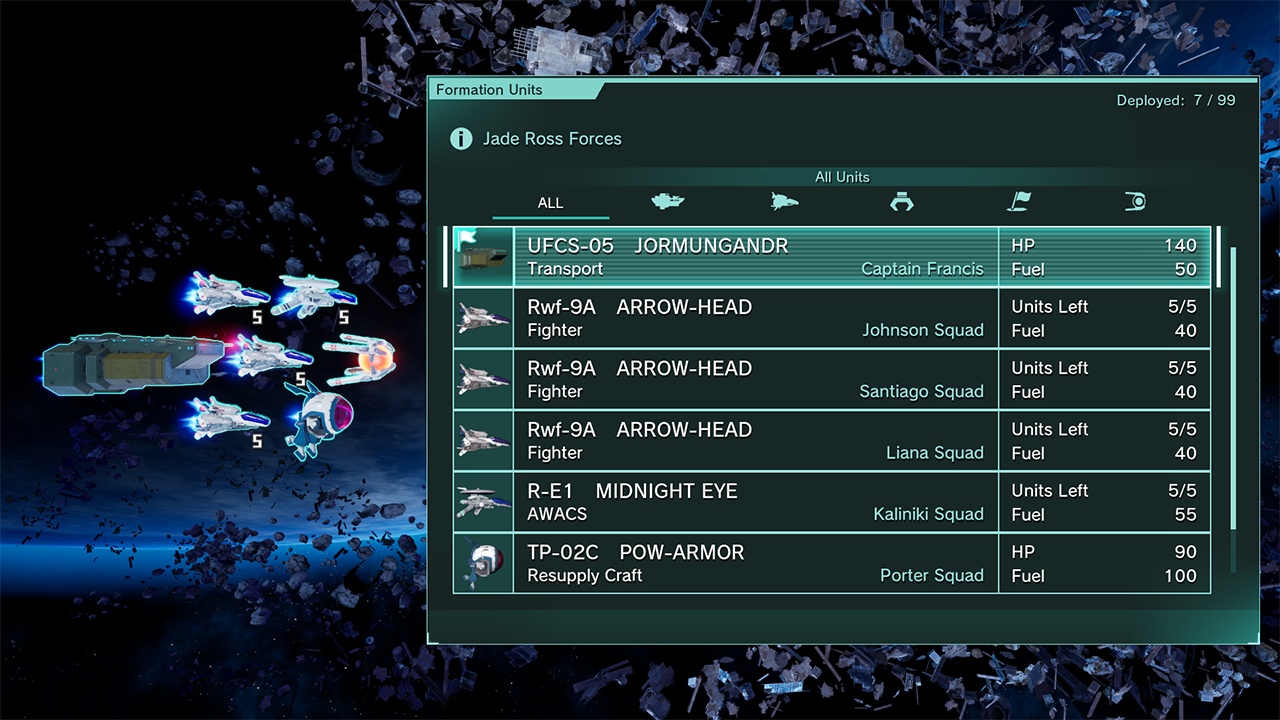
Task: Select Liana Squad's ARROW-HEAD fighter
Action: pyautogui.click(x=830, y=441)
